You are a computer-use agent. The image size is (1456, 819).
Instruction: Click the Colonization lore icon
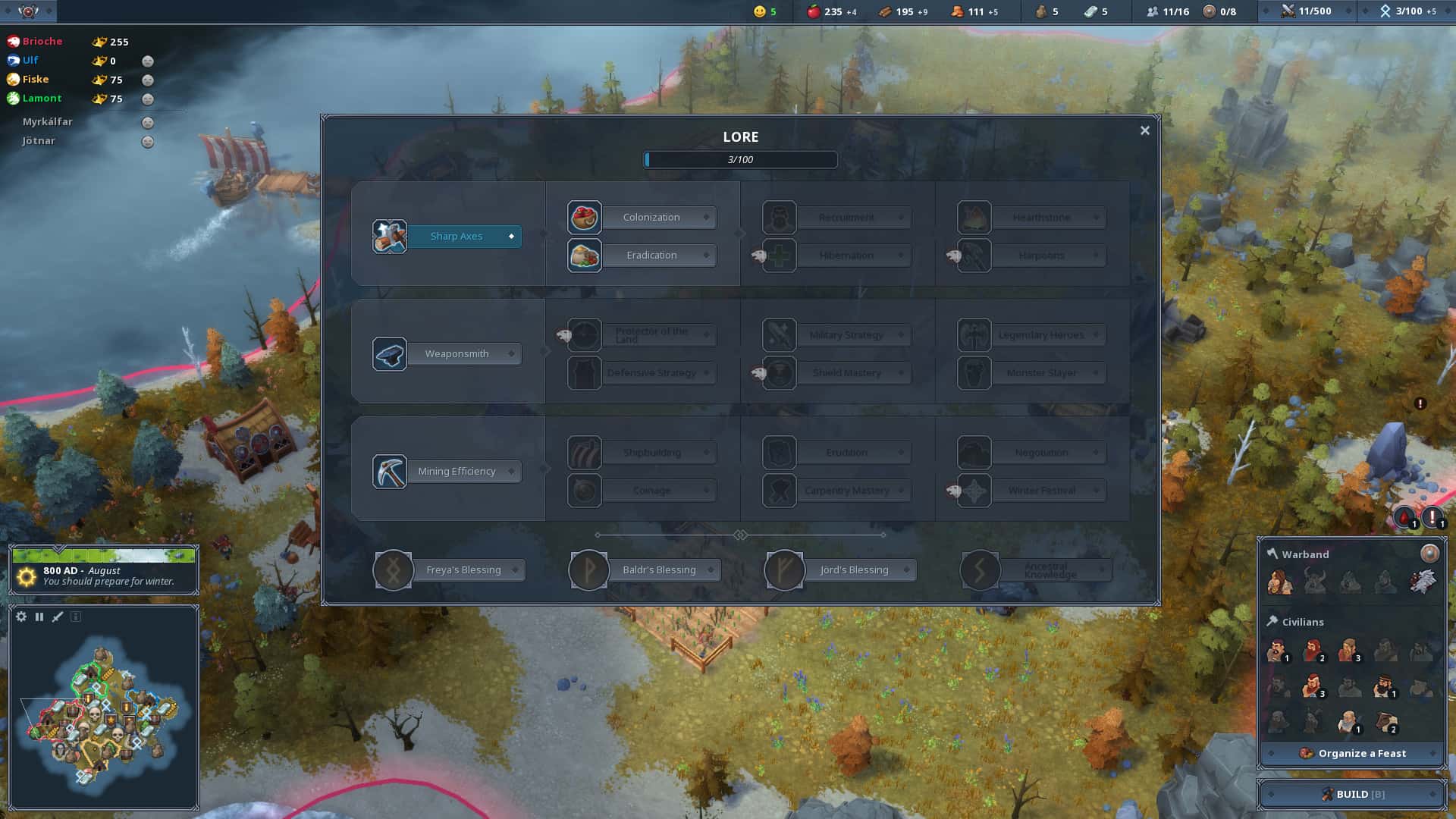pyautogui.click(x=584, y=217)
